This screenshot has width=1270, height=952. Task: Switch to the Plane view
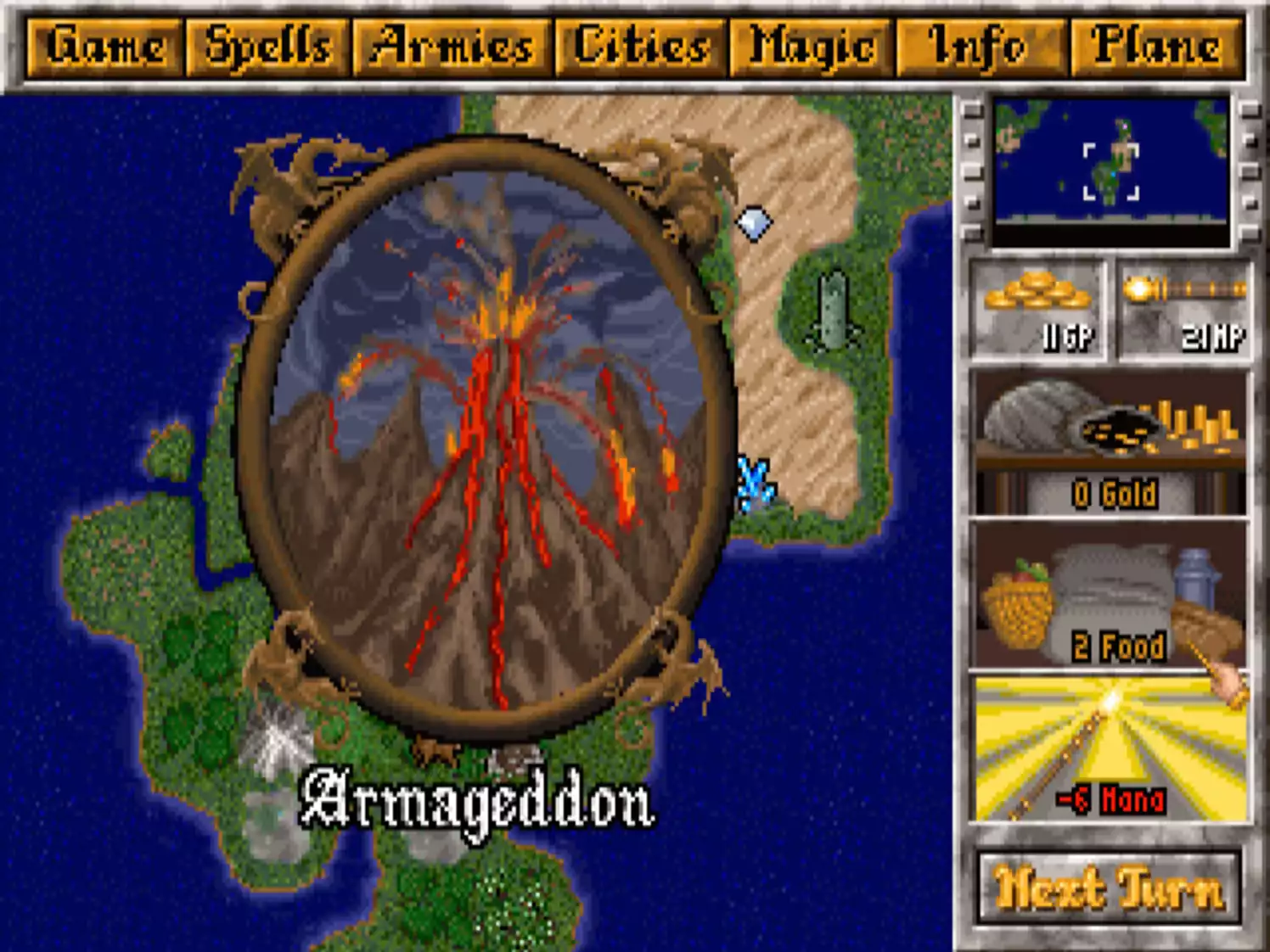[1160, 47]
